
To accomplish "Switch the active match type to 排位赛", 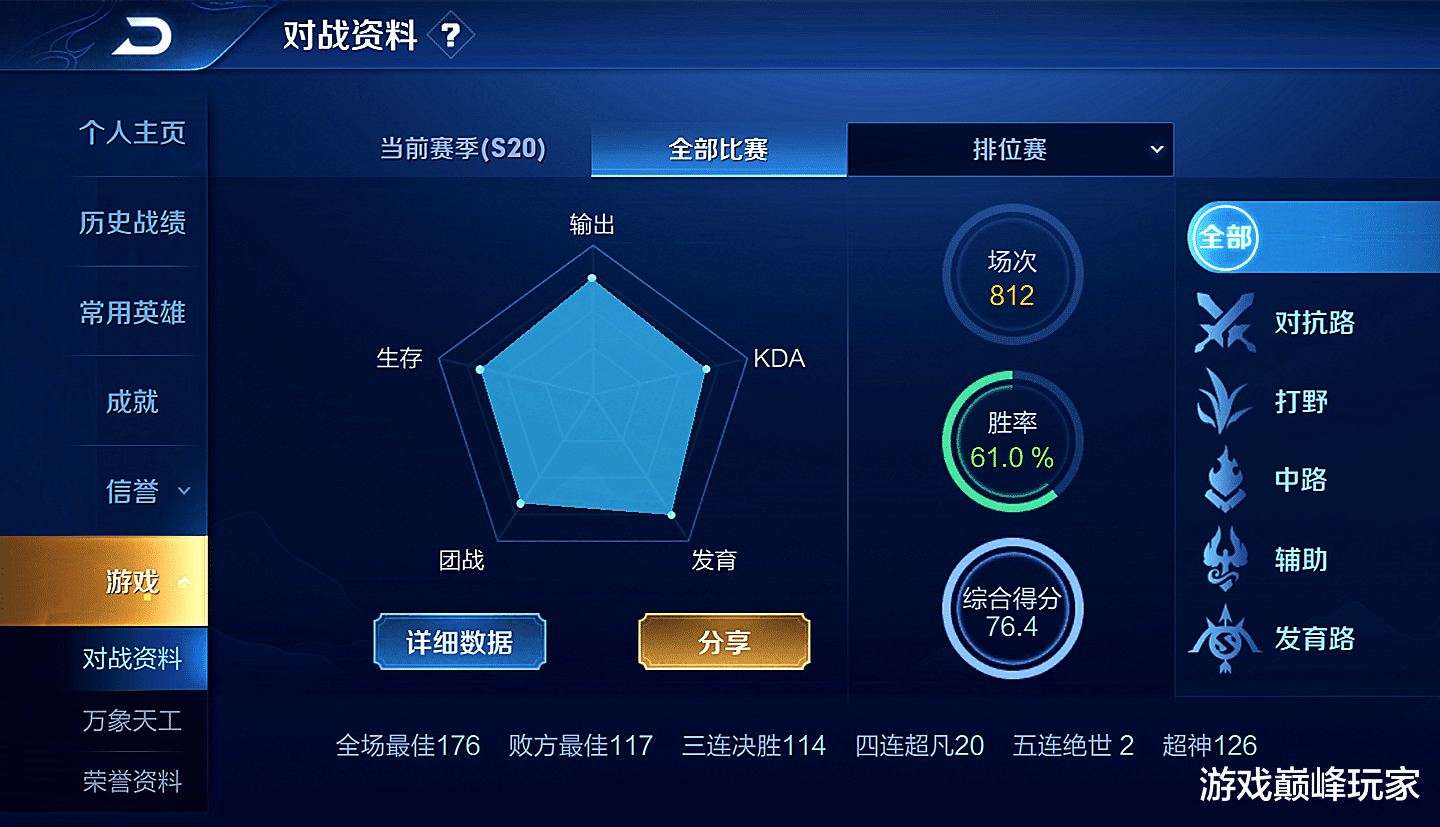I will click(1010, 149).
